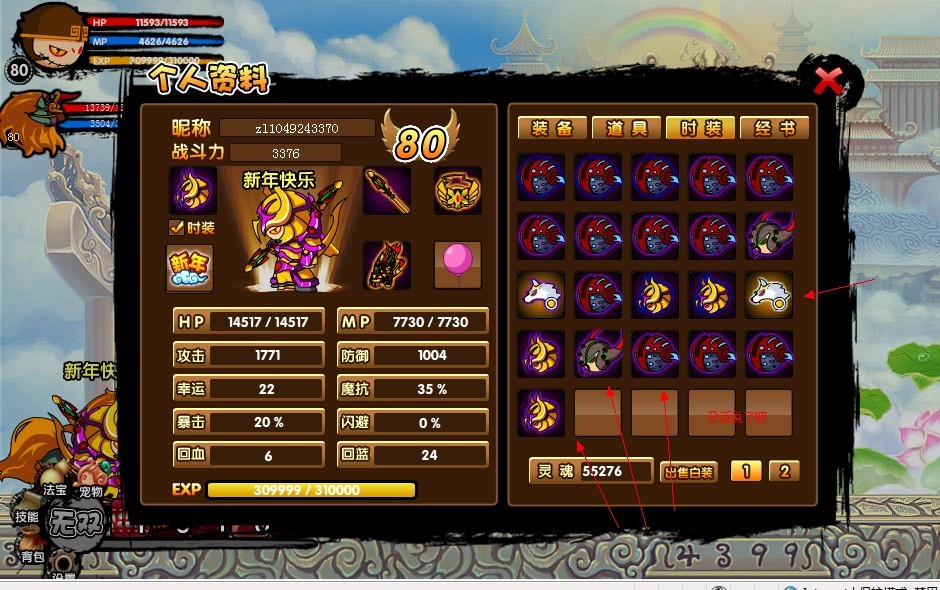Image resolution: width=940 pixels, height=590 pixels.
Task: Show the 经书 scriptures tab
Action: point(775,129)
